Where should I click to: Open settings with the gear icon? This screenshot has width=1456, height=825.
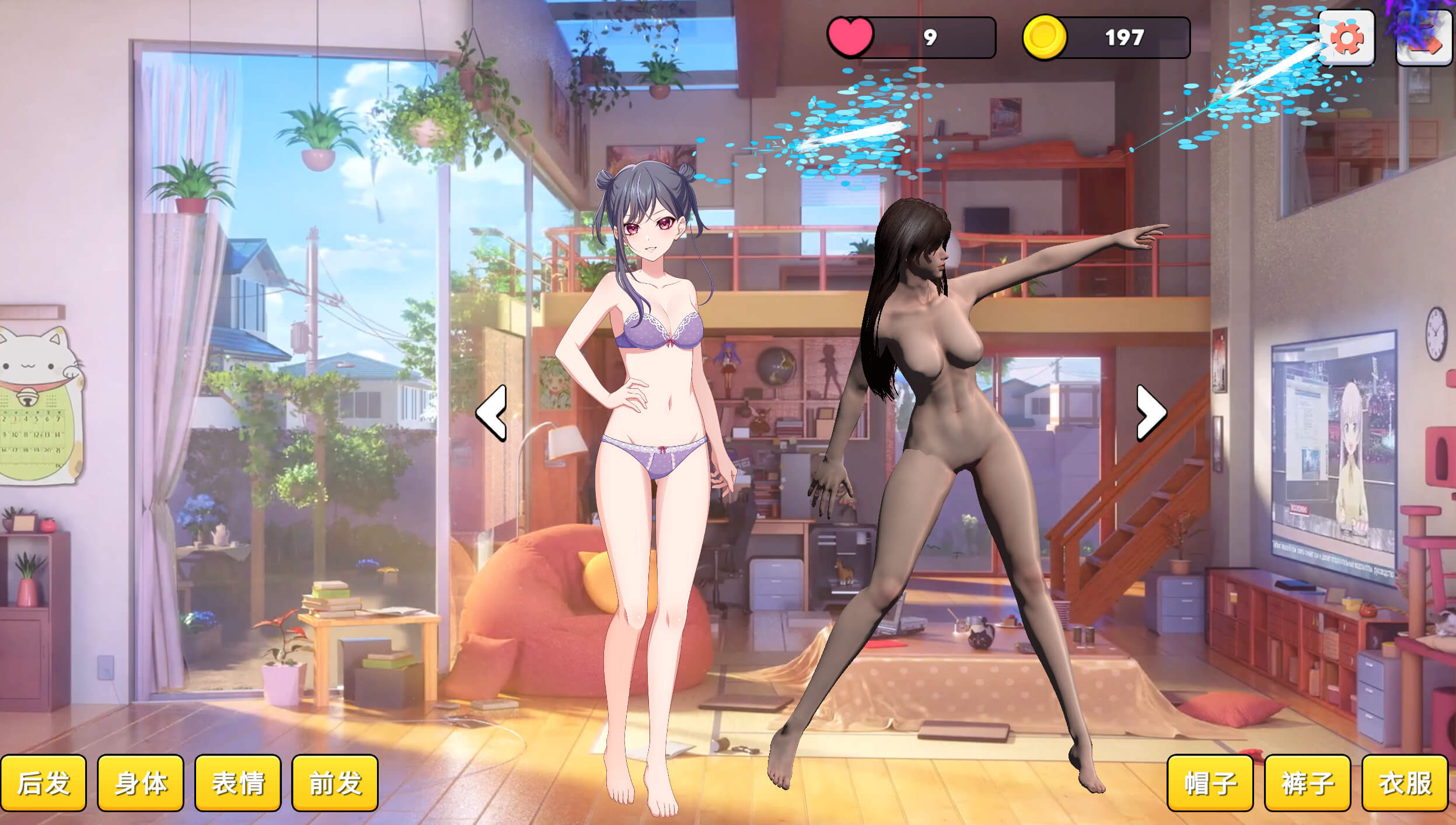pos(1347,39)
